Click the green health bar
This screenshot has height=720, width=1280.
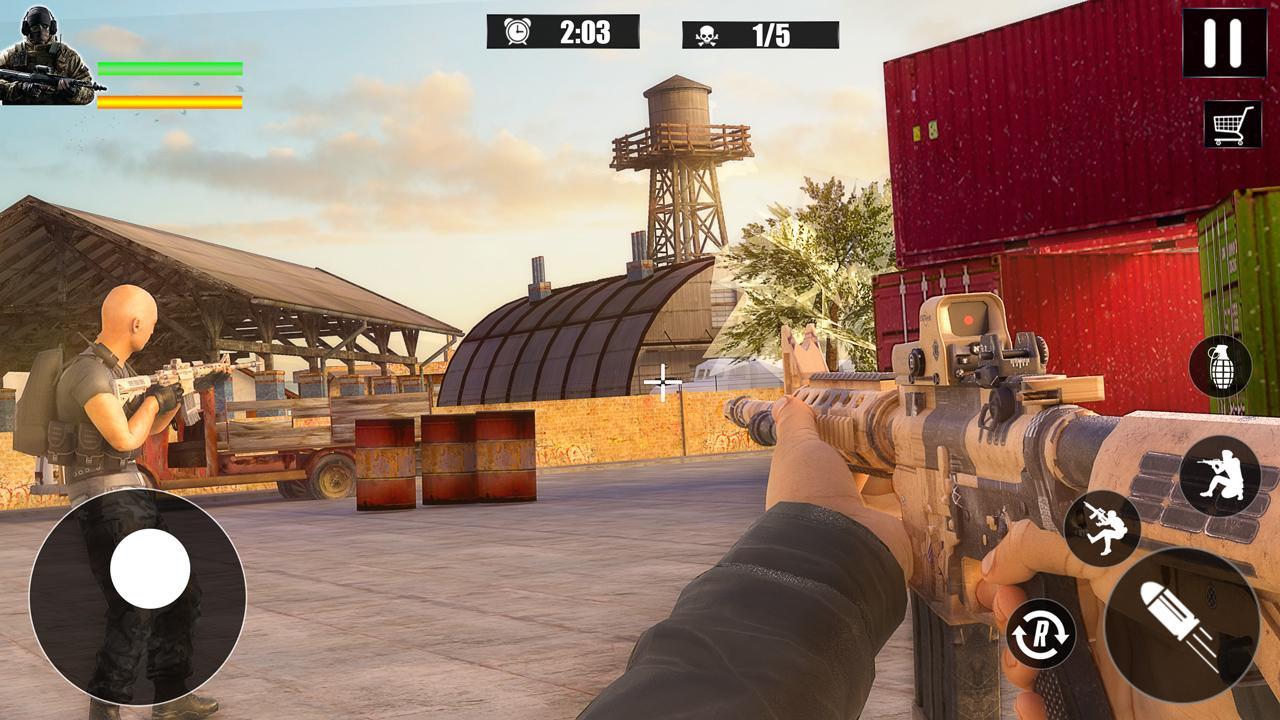tap(170, 66)
